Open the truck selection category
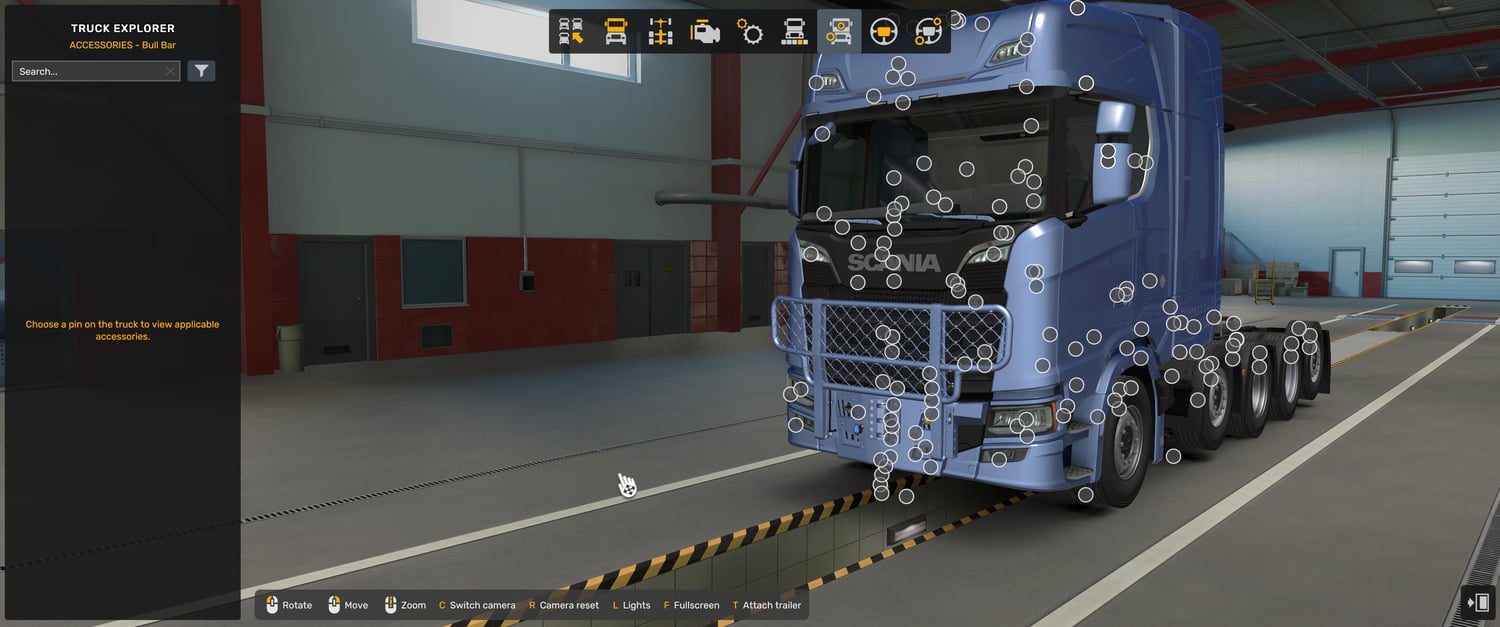The height and width of the screenshot is (627, 1500). [571, 32]
